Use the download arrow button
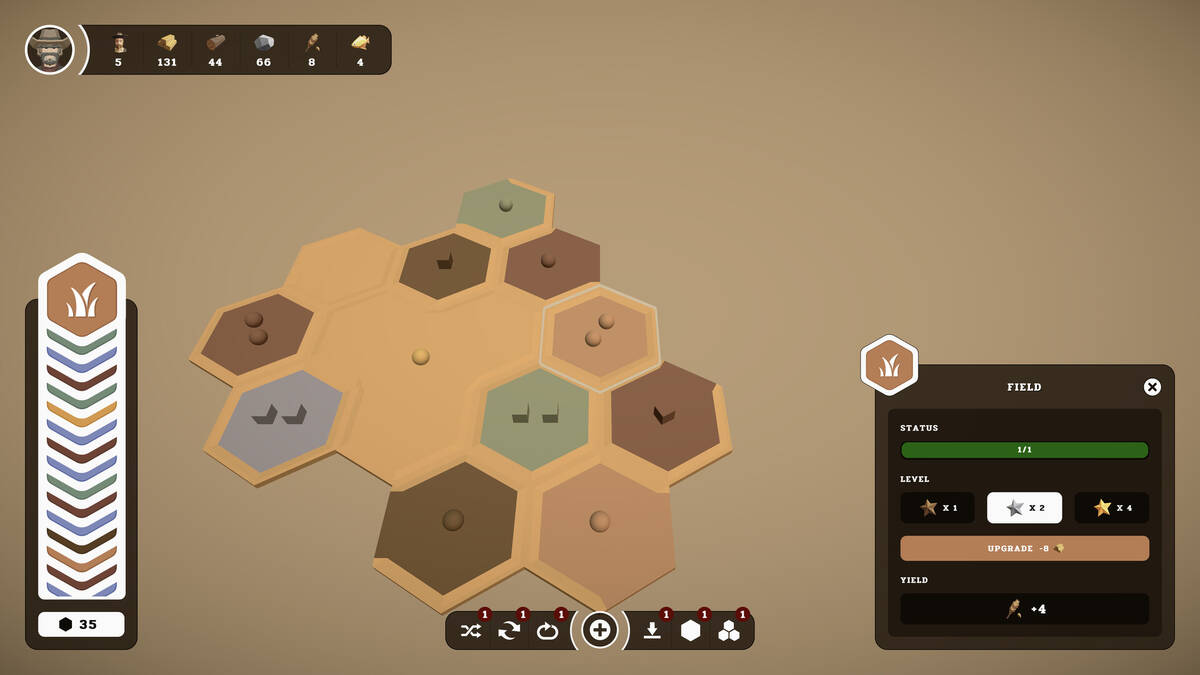 point(652,630)
